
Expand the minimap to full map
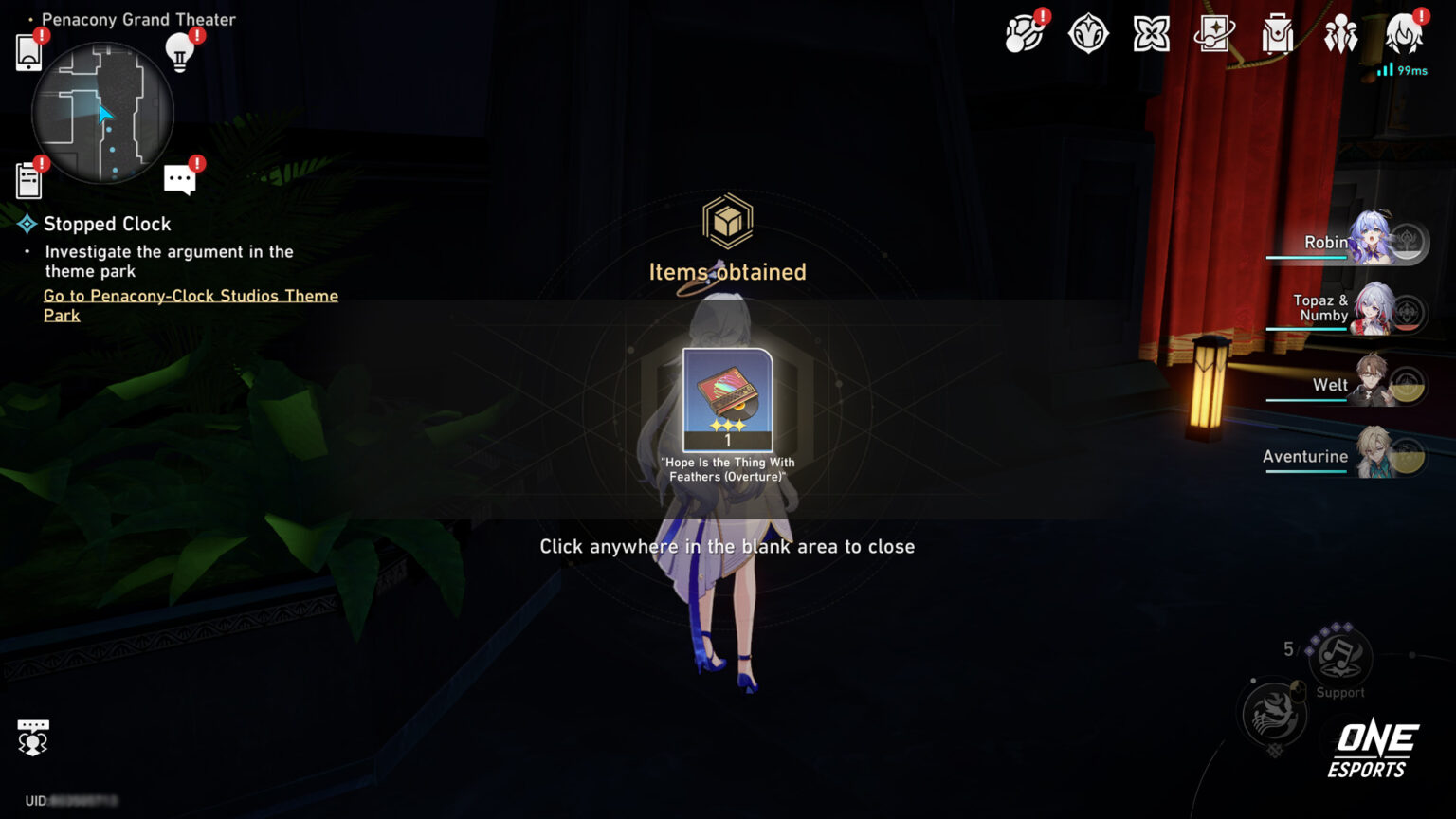click(x=104, y=112)
